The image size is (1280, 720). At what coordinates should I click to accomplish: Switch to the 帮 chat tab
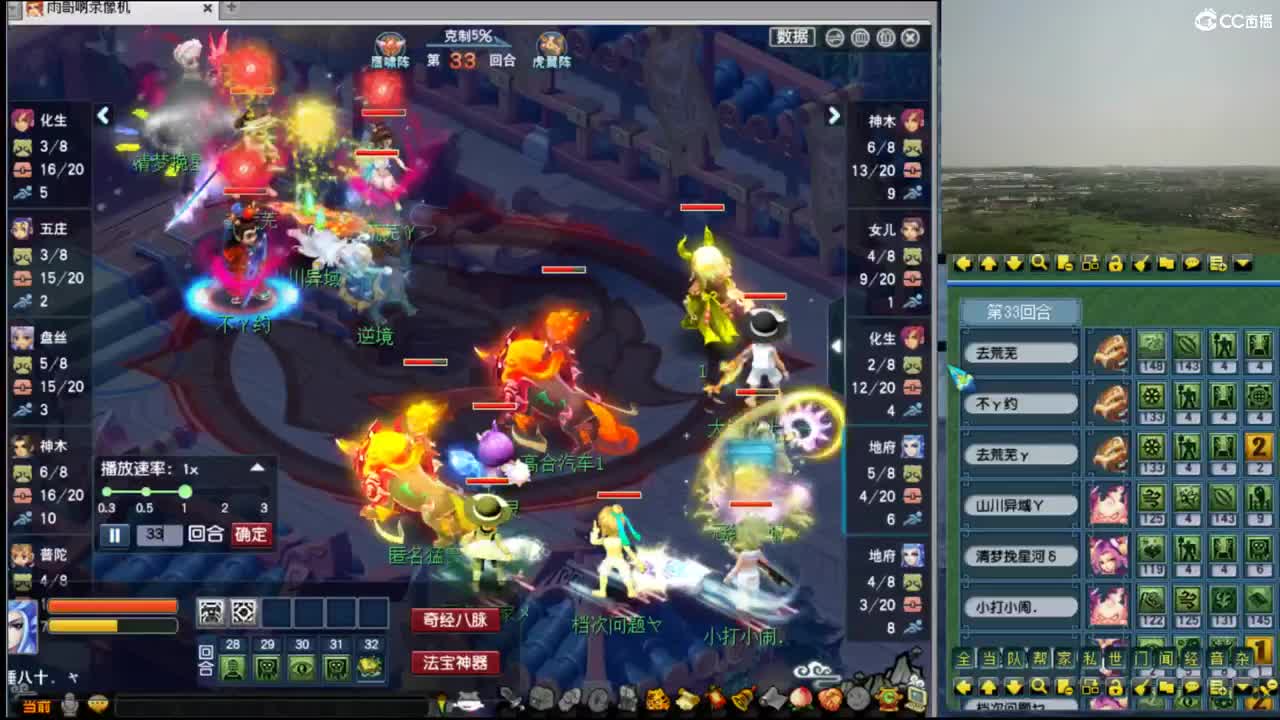(x=1040, y=658)
